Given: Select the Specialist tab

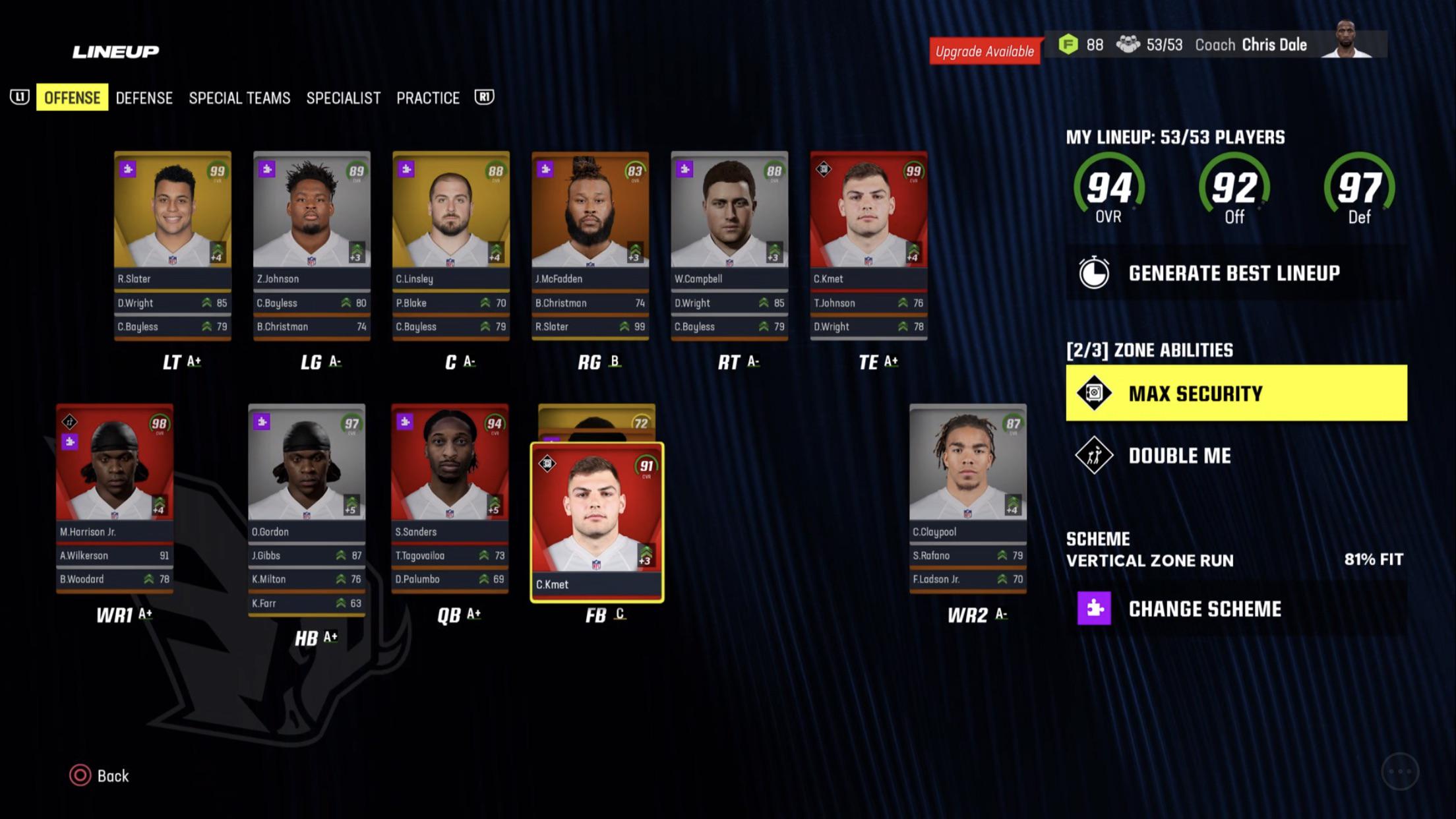Looking at the screenshot, I should coord(343,98).
